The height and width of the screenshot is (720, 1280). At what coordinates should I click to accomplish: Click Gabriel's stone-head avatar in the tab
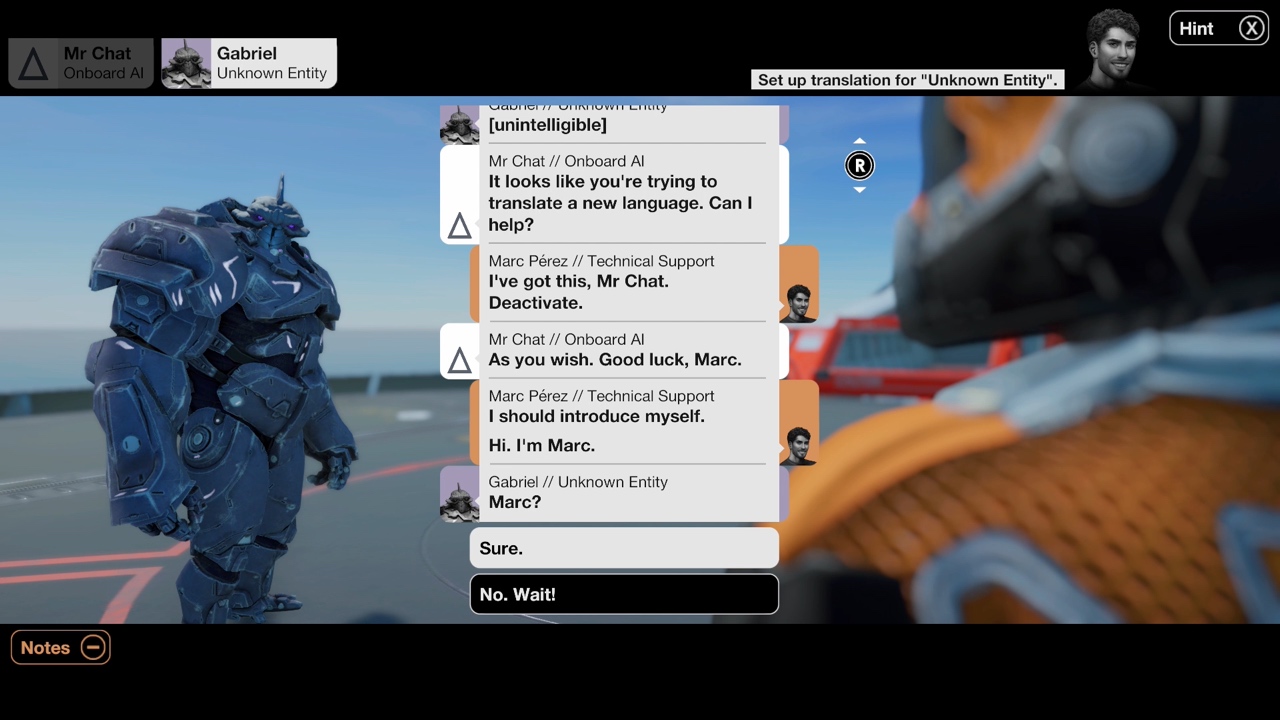[x=186, y=63]
